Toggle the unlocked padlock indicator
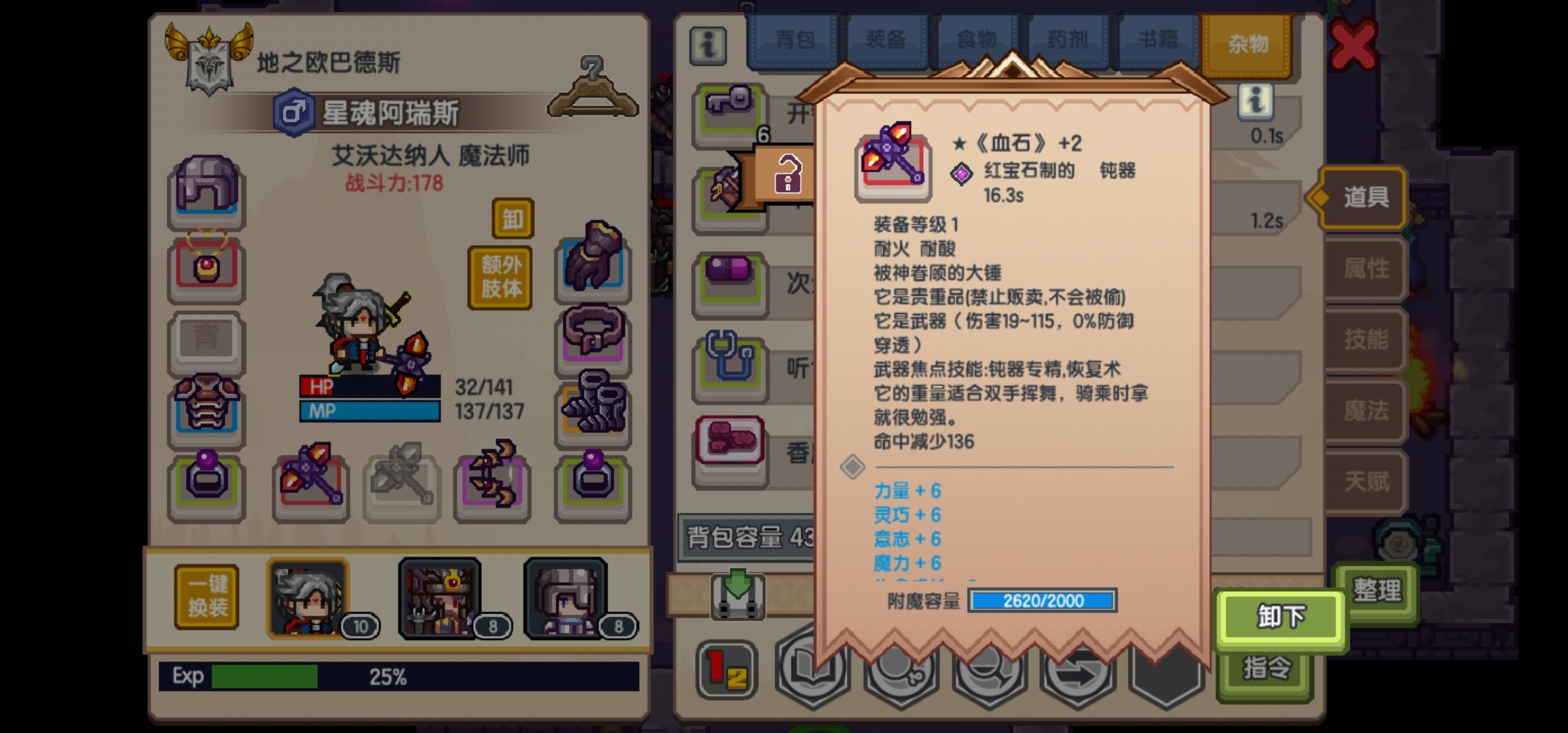Image resolution: width=1568 pixels, height=733 pixels. pos(787,172)
